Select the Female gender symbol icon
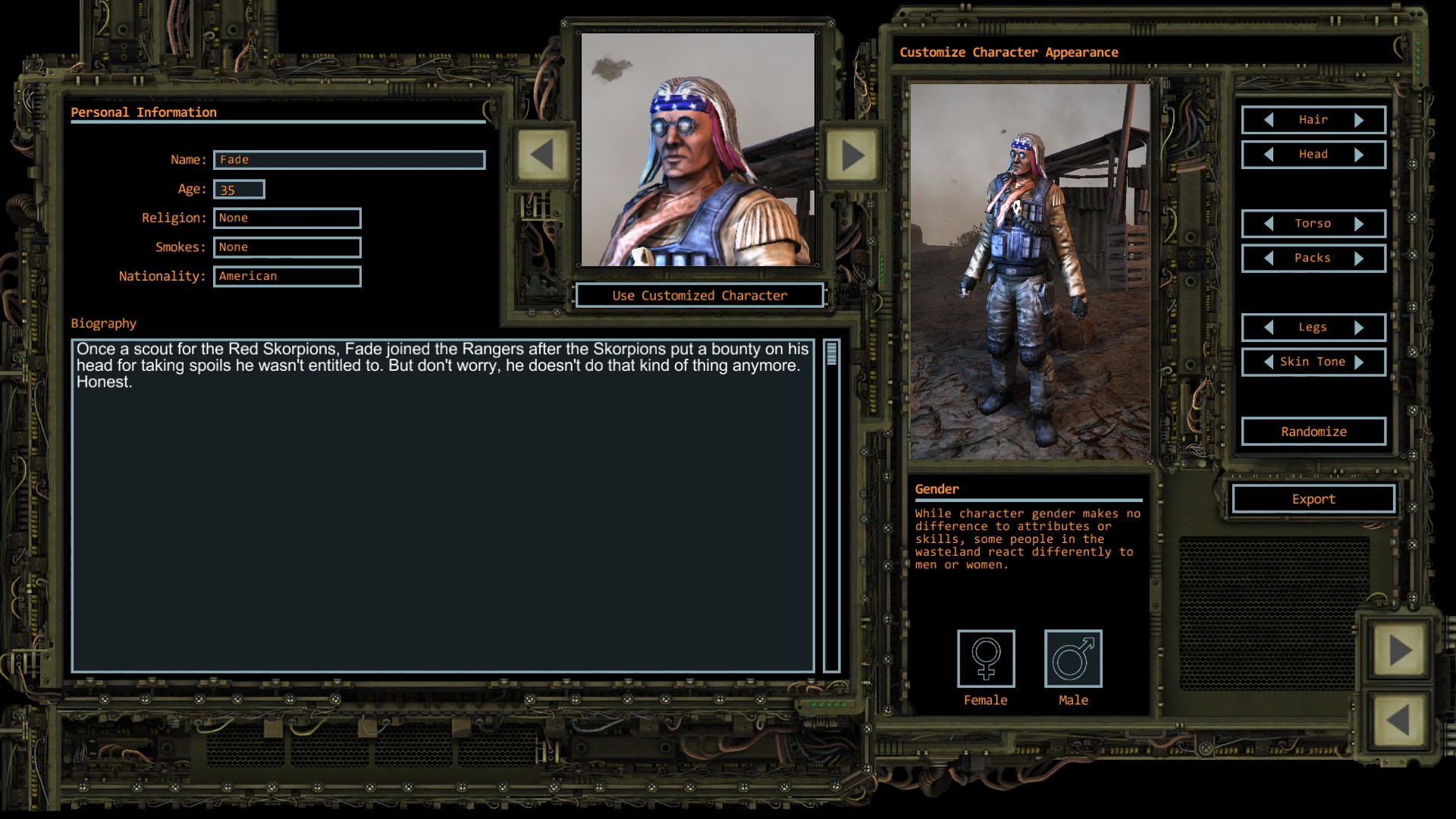The height and width of the screenshot is (819, 1456). [985, 658]
